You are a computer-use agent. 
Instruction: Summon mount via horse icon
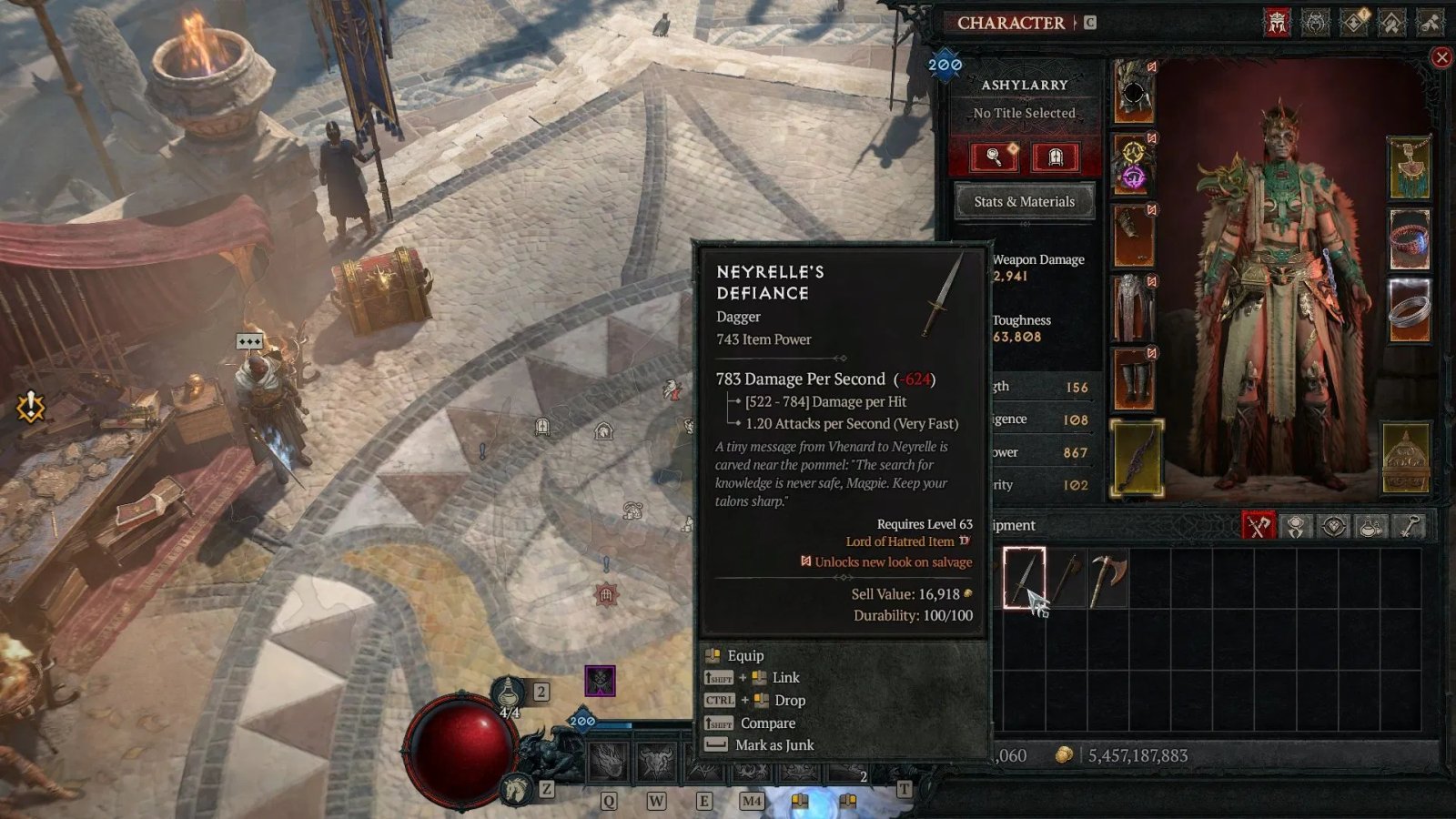click(516, 788)
